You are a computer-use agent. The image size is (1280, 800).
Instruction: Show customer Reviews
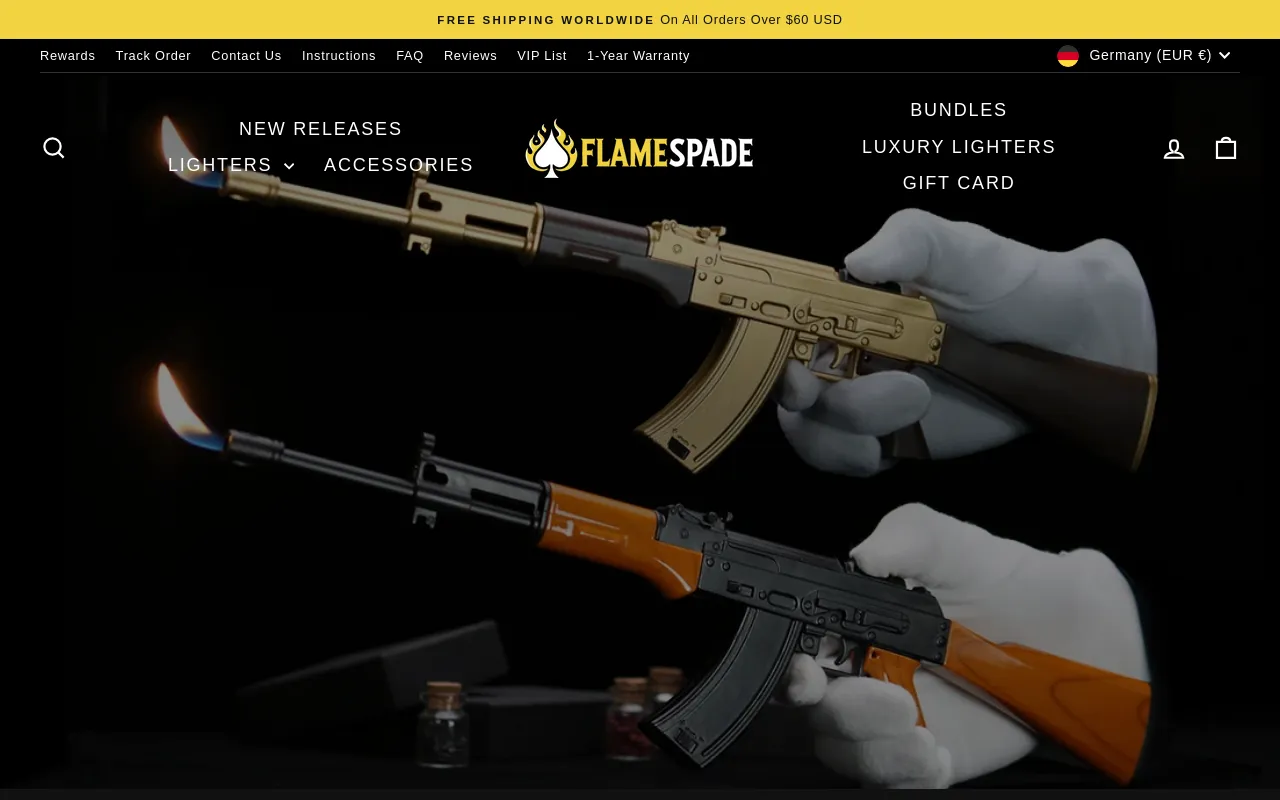470,56
